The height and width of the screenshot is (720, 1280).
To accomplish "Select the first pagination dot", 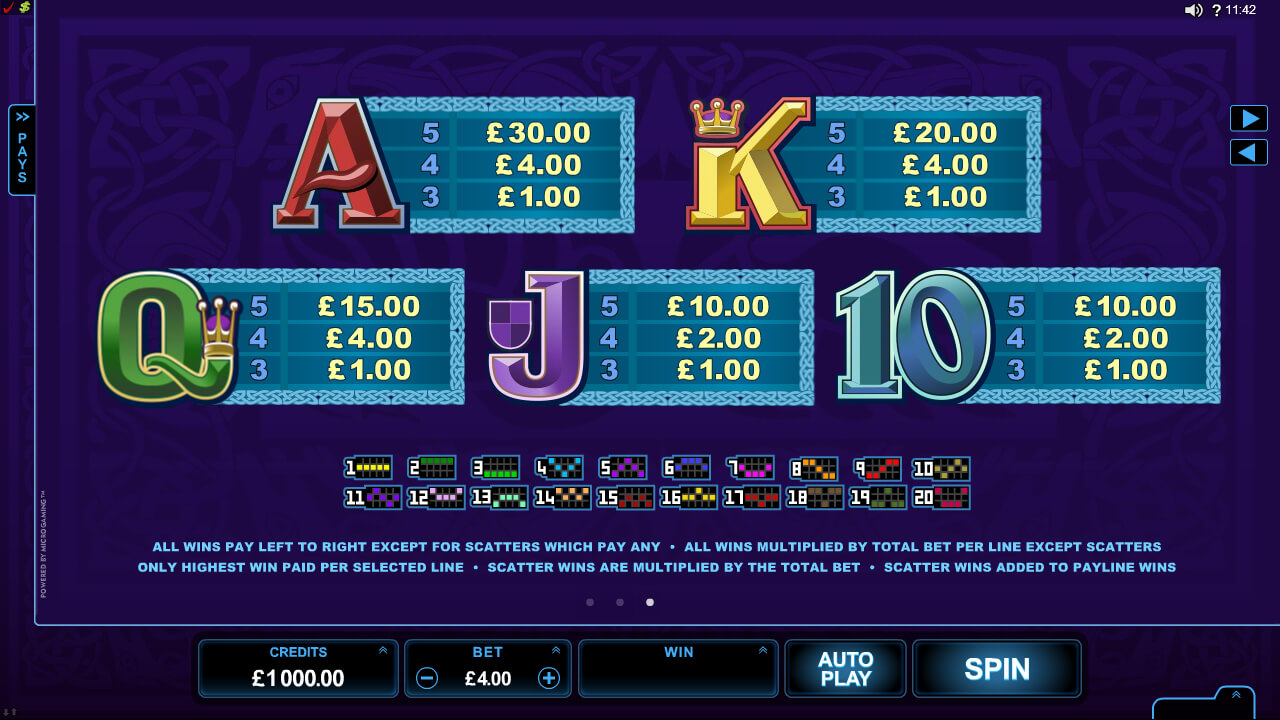I will point(589,602).
